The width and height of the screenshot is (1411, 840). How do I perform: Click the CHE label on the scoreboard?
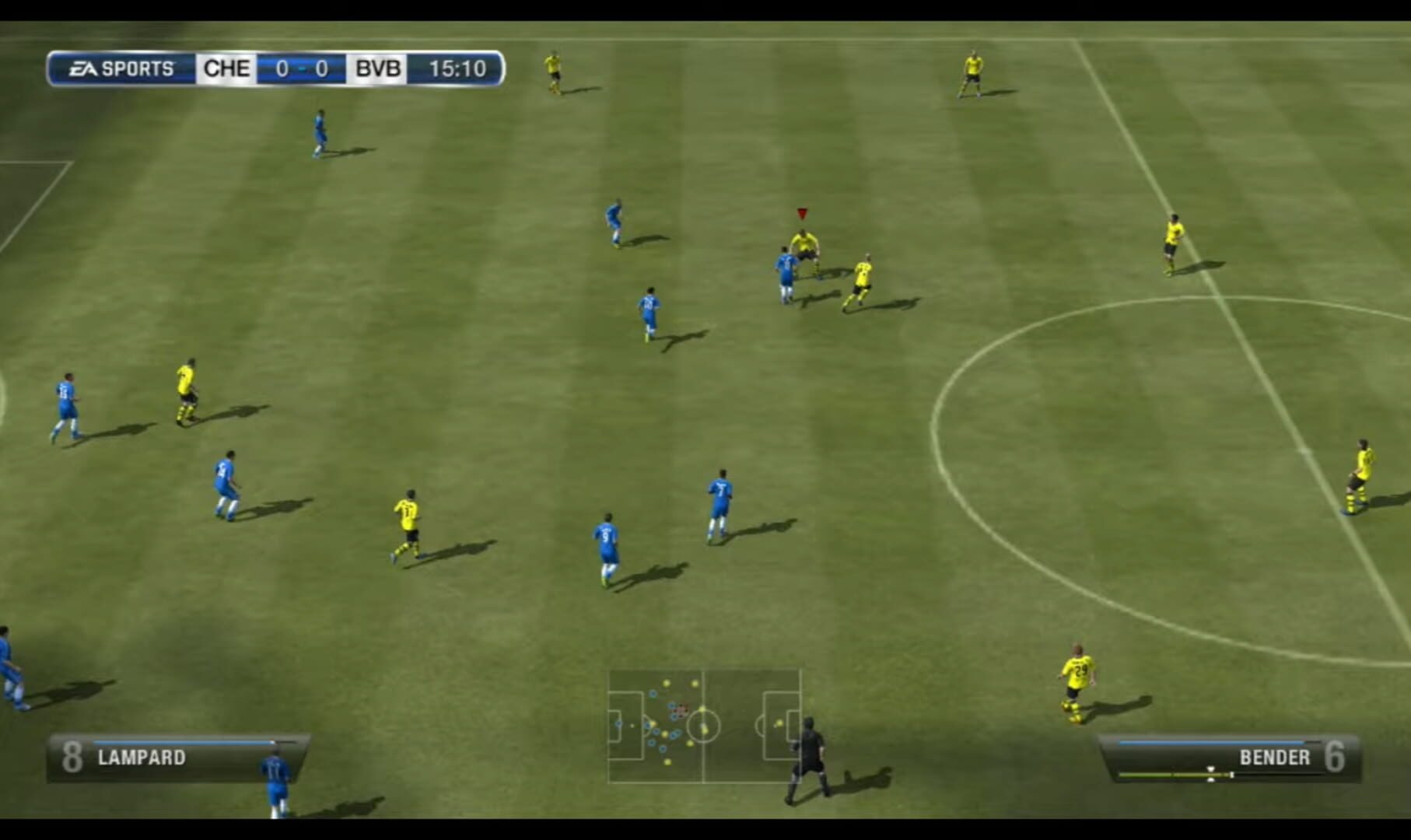(x=226, y=68)
